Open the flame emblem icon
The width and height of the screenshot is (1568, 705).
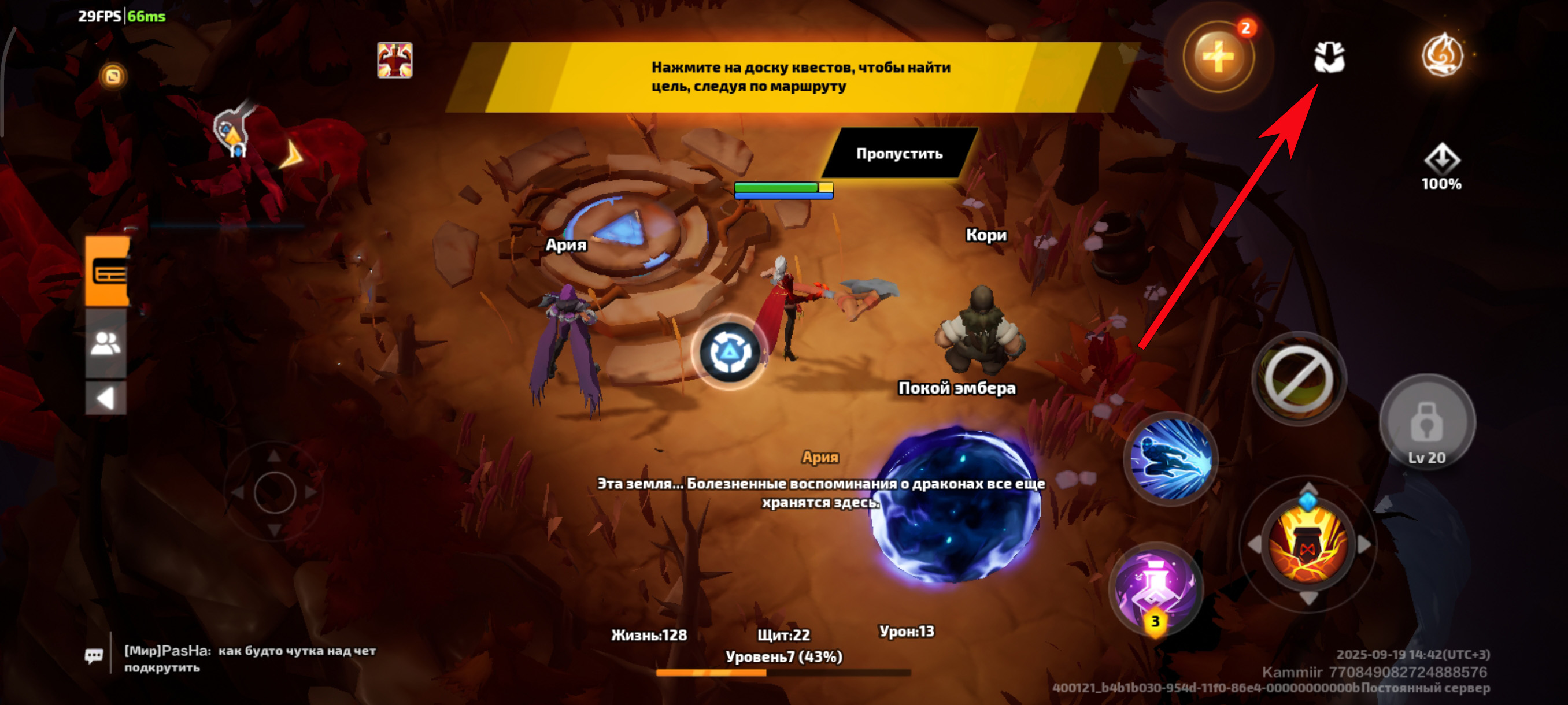(1441, 55)
